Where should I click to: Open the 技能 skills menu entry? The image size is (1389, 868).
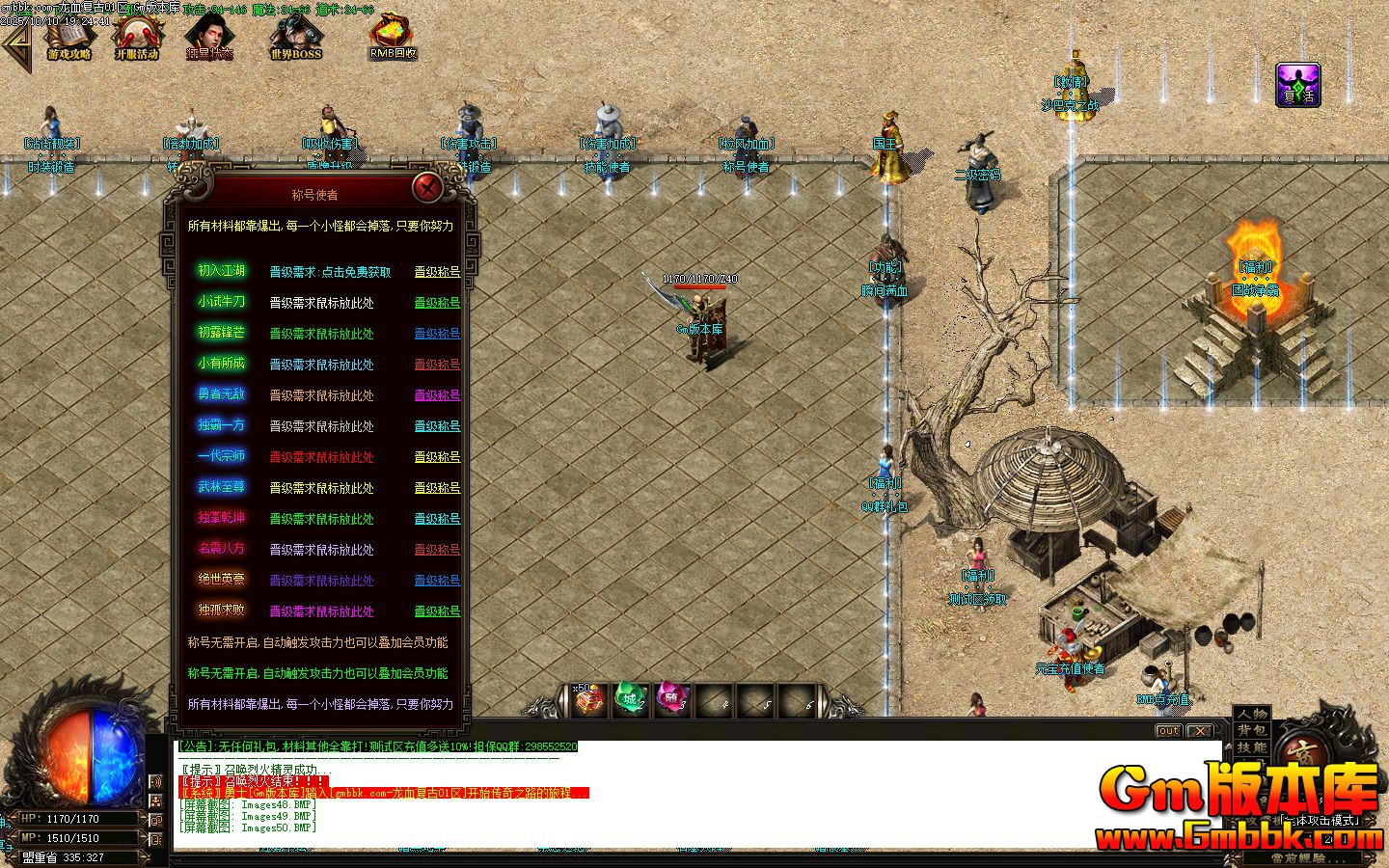[1251, 746]
